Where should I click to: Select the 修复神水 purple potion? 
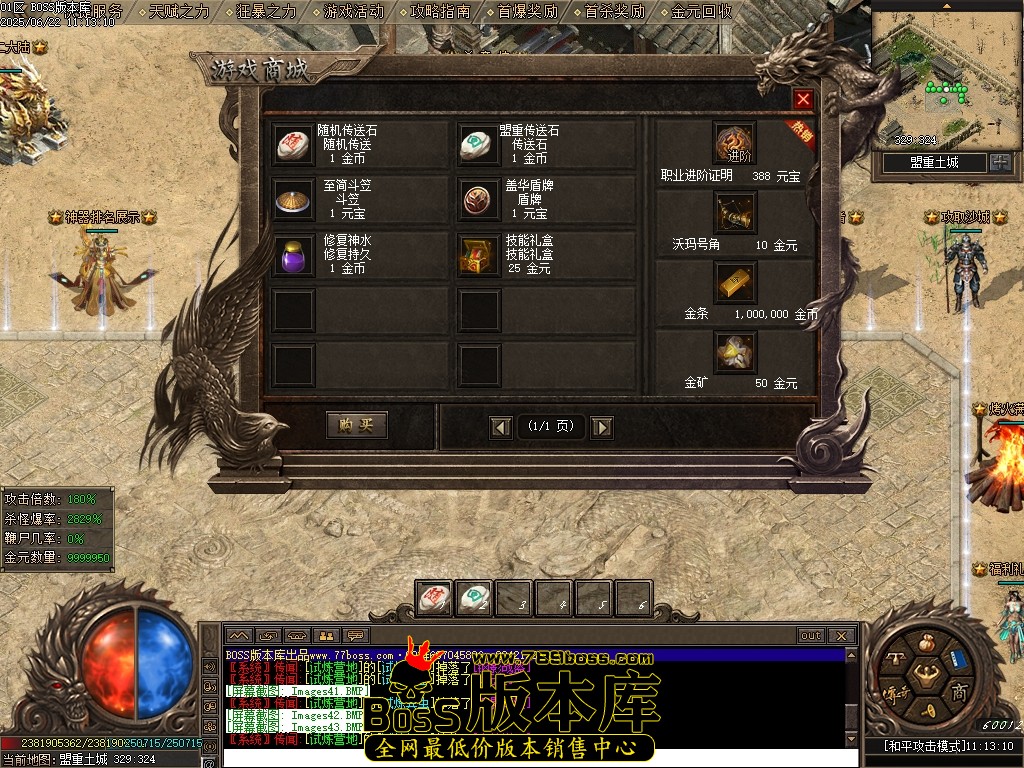coord(295,255)
